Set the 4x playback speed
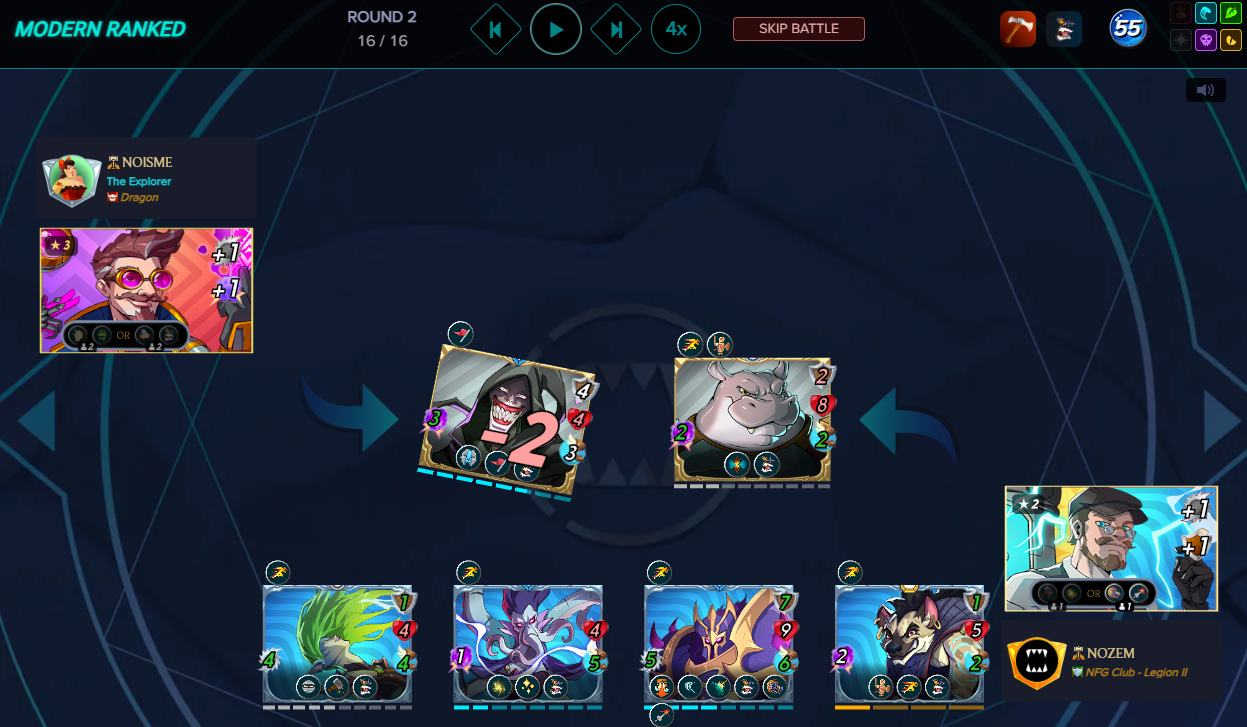This screenshot has height=727, width=1247. pos(676,30)
